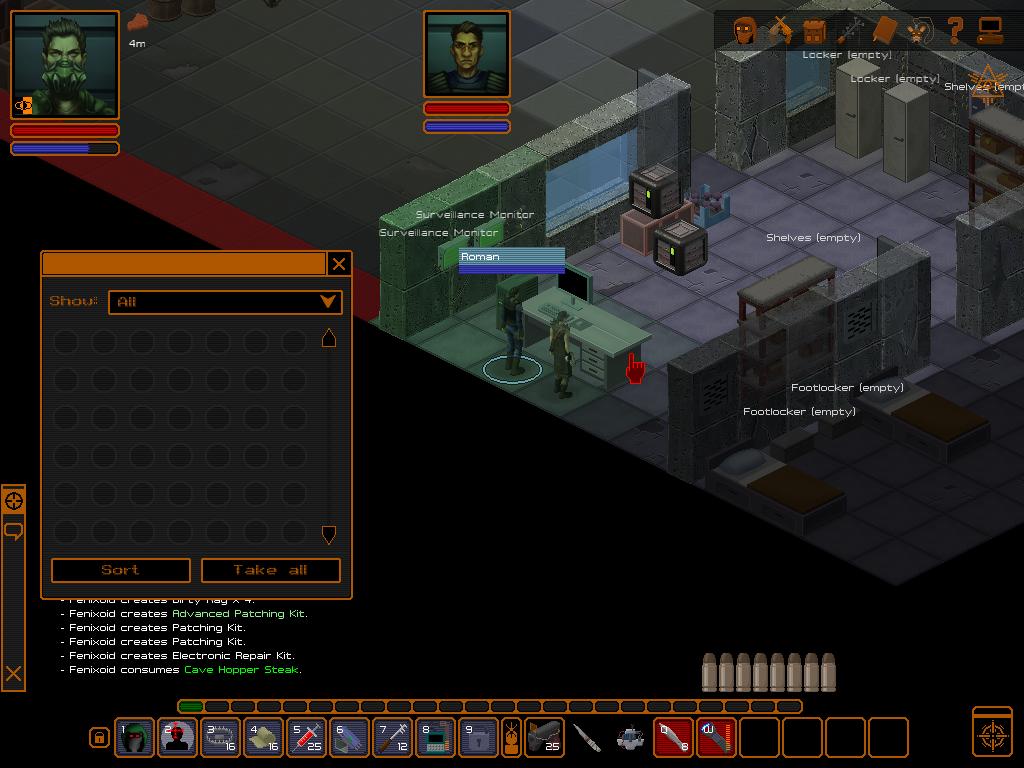Click the Sort button

click(120, 570)
